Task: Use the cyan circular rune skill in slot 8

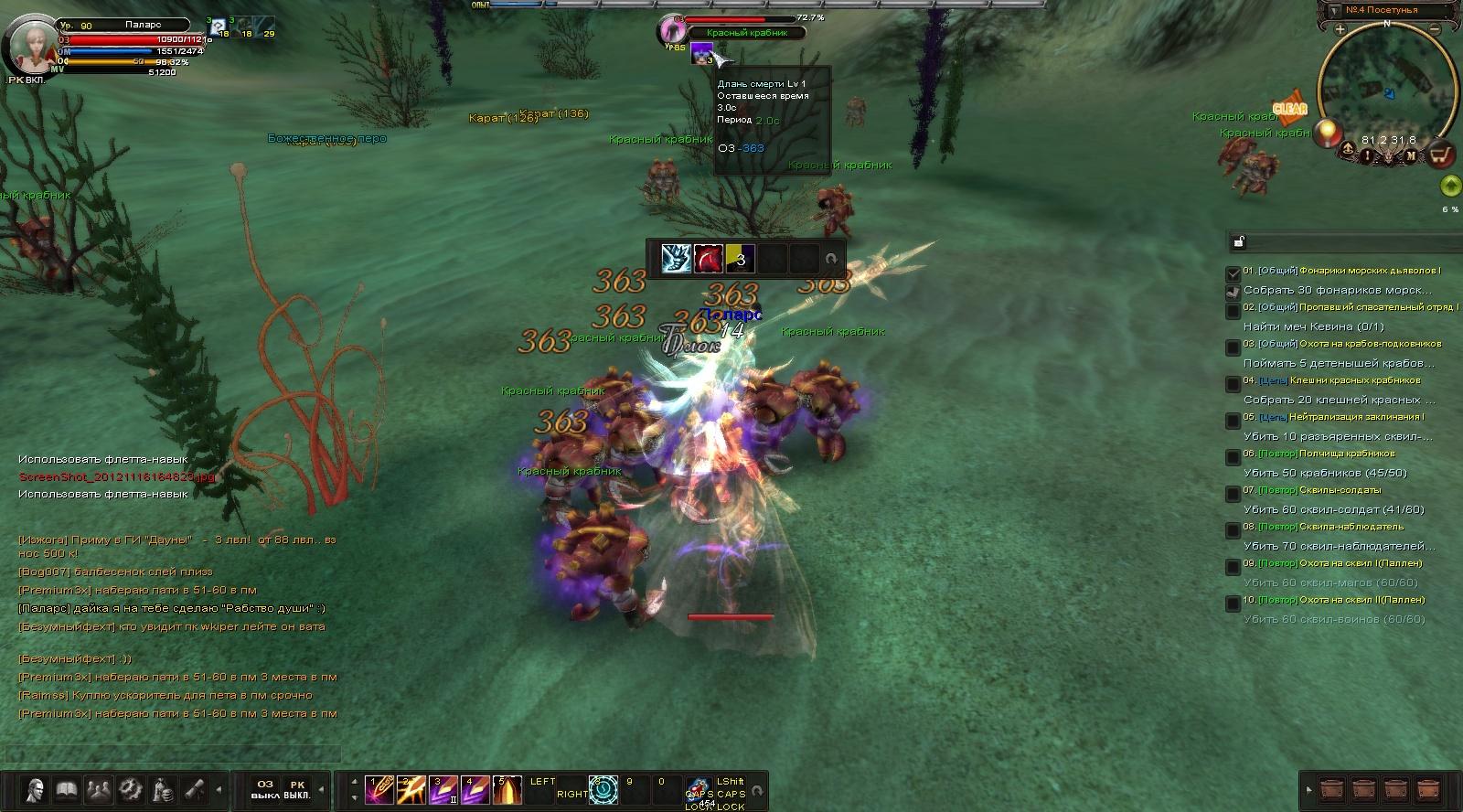Action: click(603, 789)
